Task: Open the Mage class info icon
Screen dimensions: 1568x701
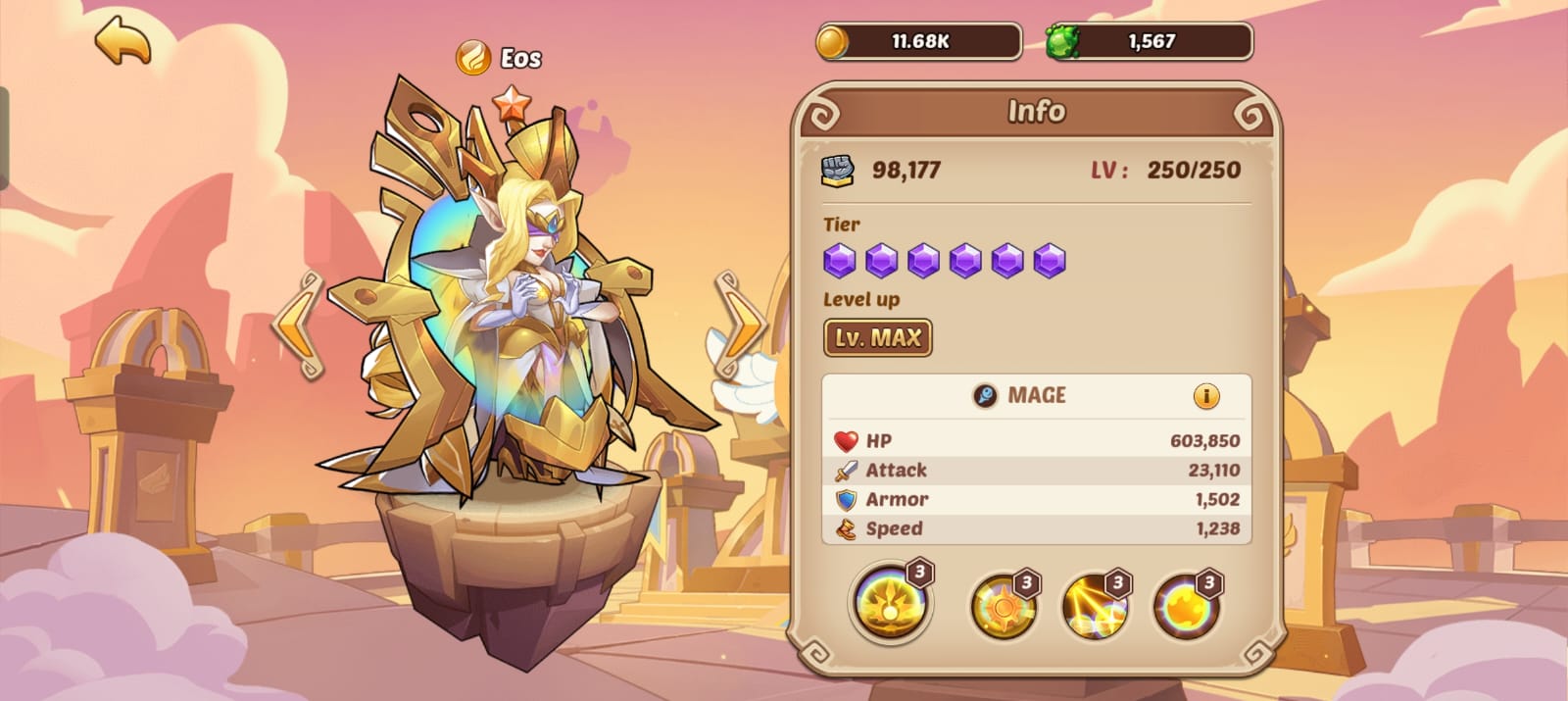Action: tap(1206, 396)
